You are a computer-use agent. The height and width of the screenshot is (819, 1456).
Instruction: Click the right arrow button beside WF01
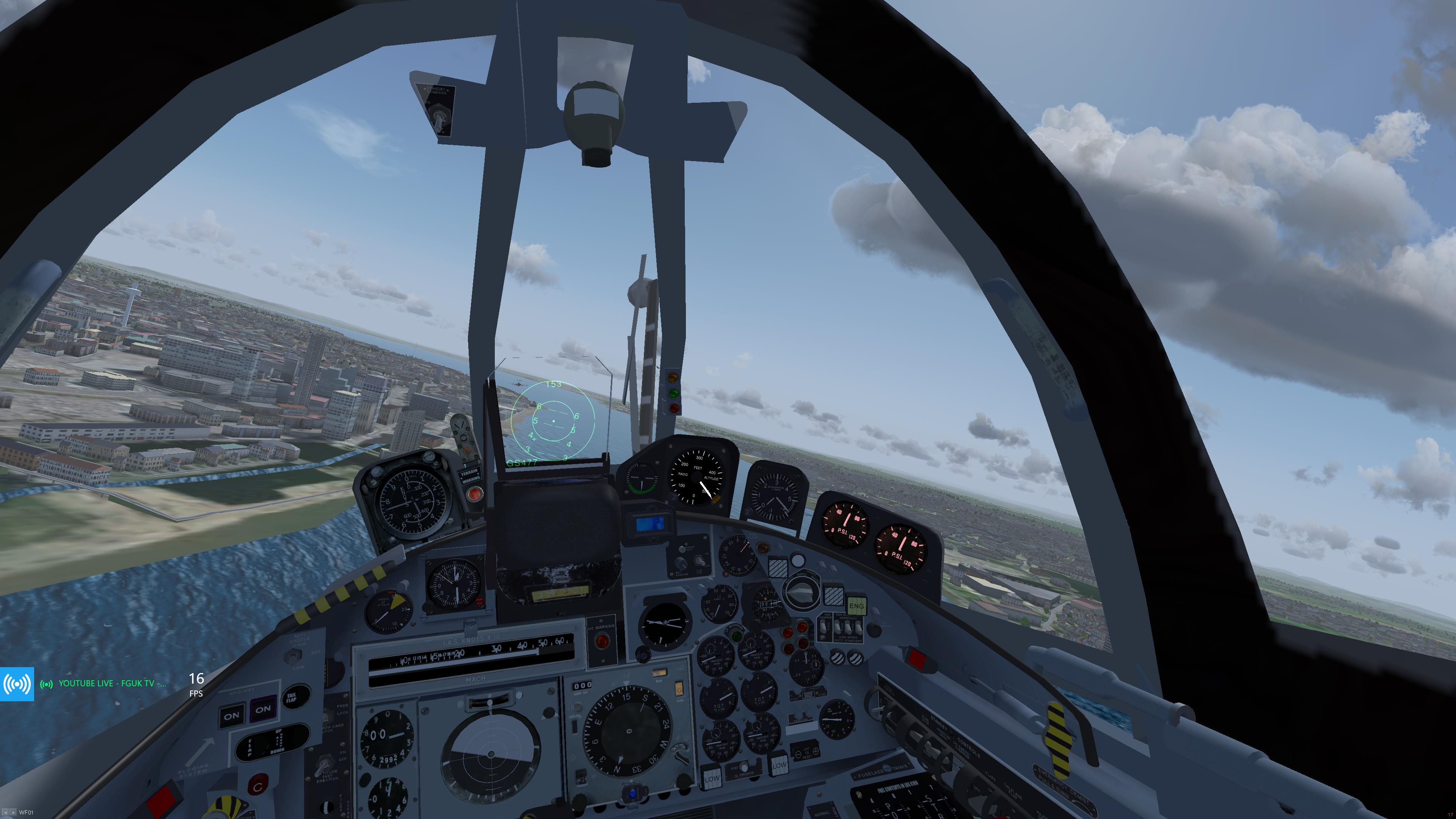(13, 813)
